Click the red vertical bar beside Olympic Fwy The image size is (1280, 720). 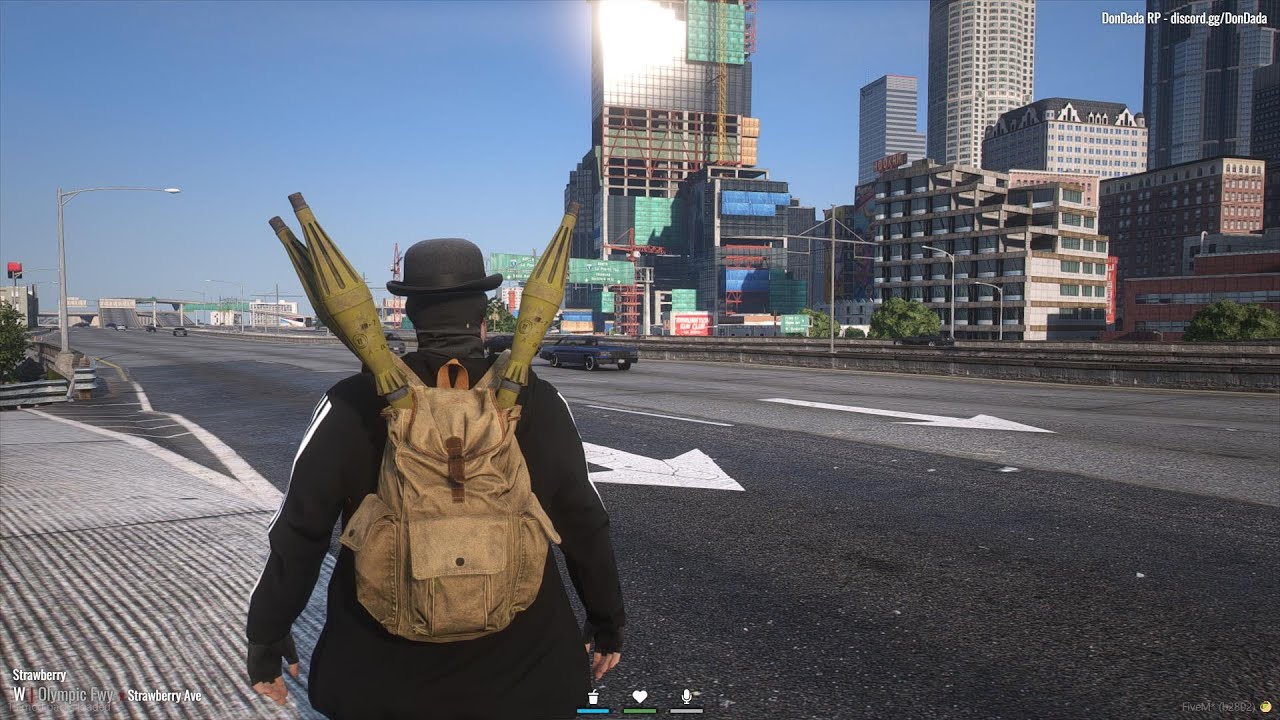click(33, 695)
